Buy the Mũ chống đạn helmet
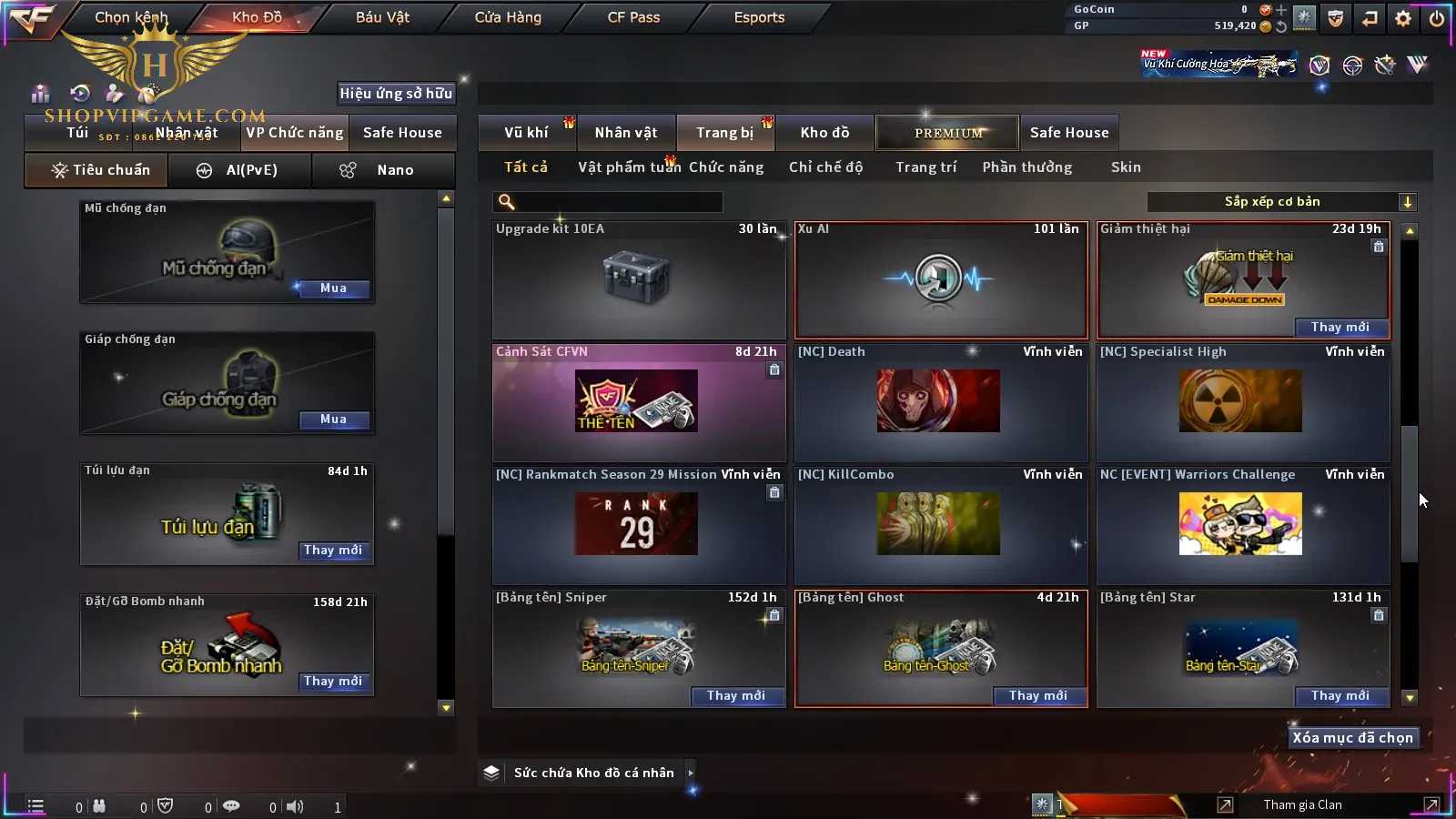Image resolution: width=1456 pixels, height=819 pixels. click(x=333, y=288)
